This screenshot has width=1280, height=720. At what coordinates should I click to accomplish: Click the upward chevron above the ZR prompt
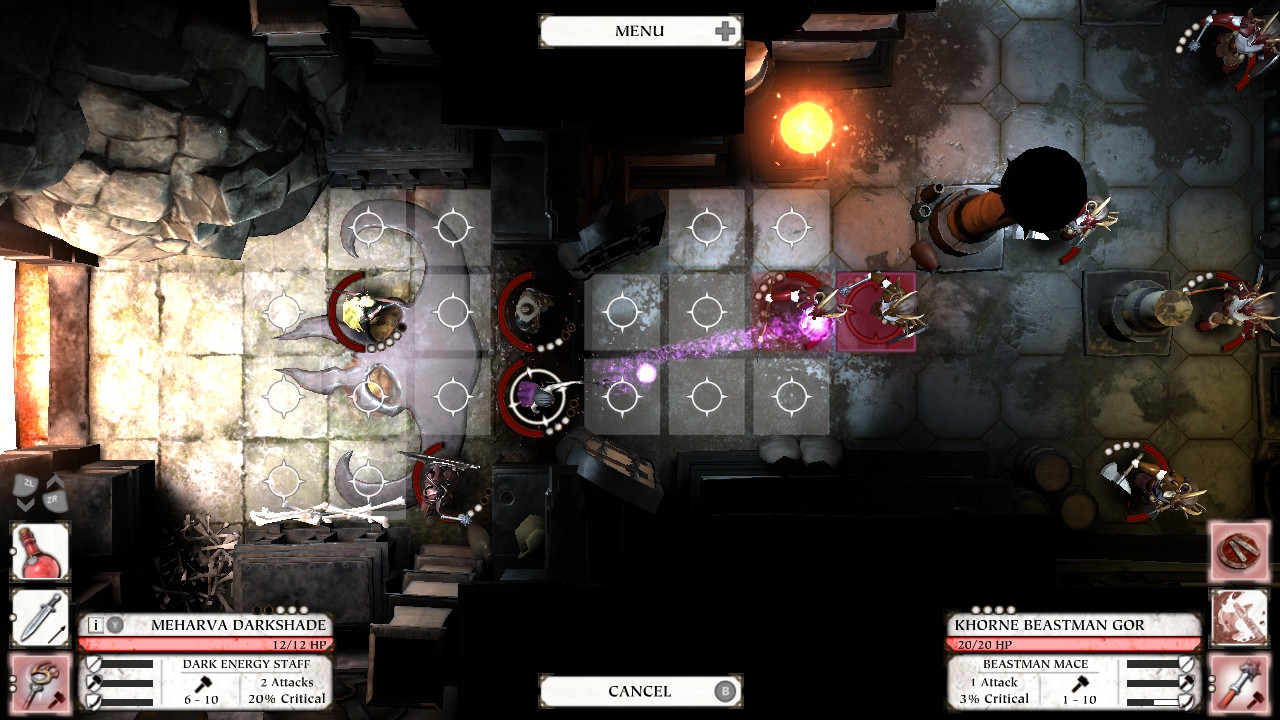(53, 480)
